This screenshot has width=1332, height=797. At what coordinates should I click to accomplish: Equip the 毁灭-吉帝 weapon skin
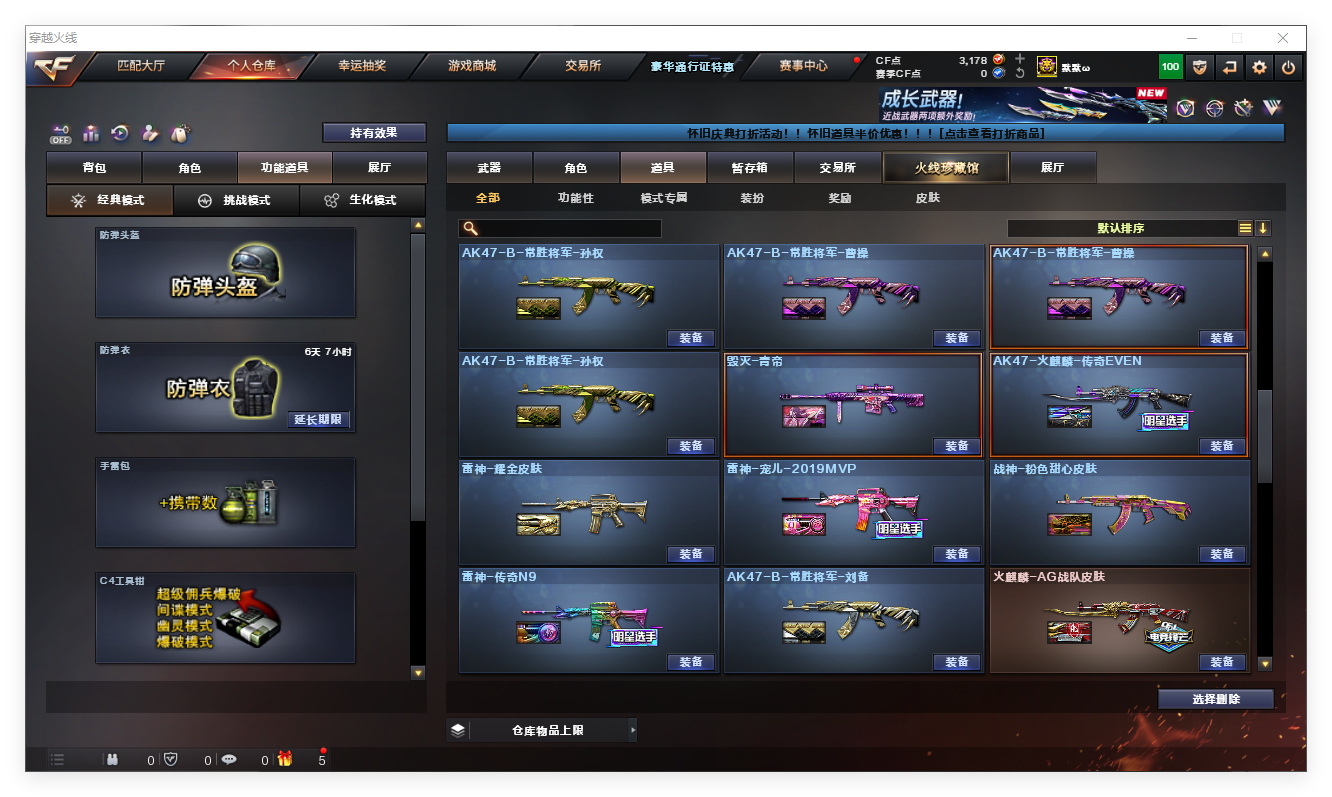(x=956, y=446)
